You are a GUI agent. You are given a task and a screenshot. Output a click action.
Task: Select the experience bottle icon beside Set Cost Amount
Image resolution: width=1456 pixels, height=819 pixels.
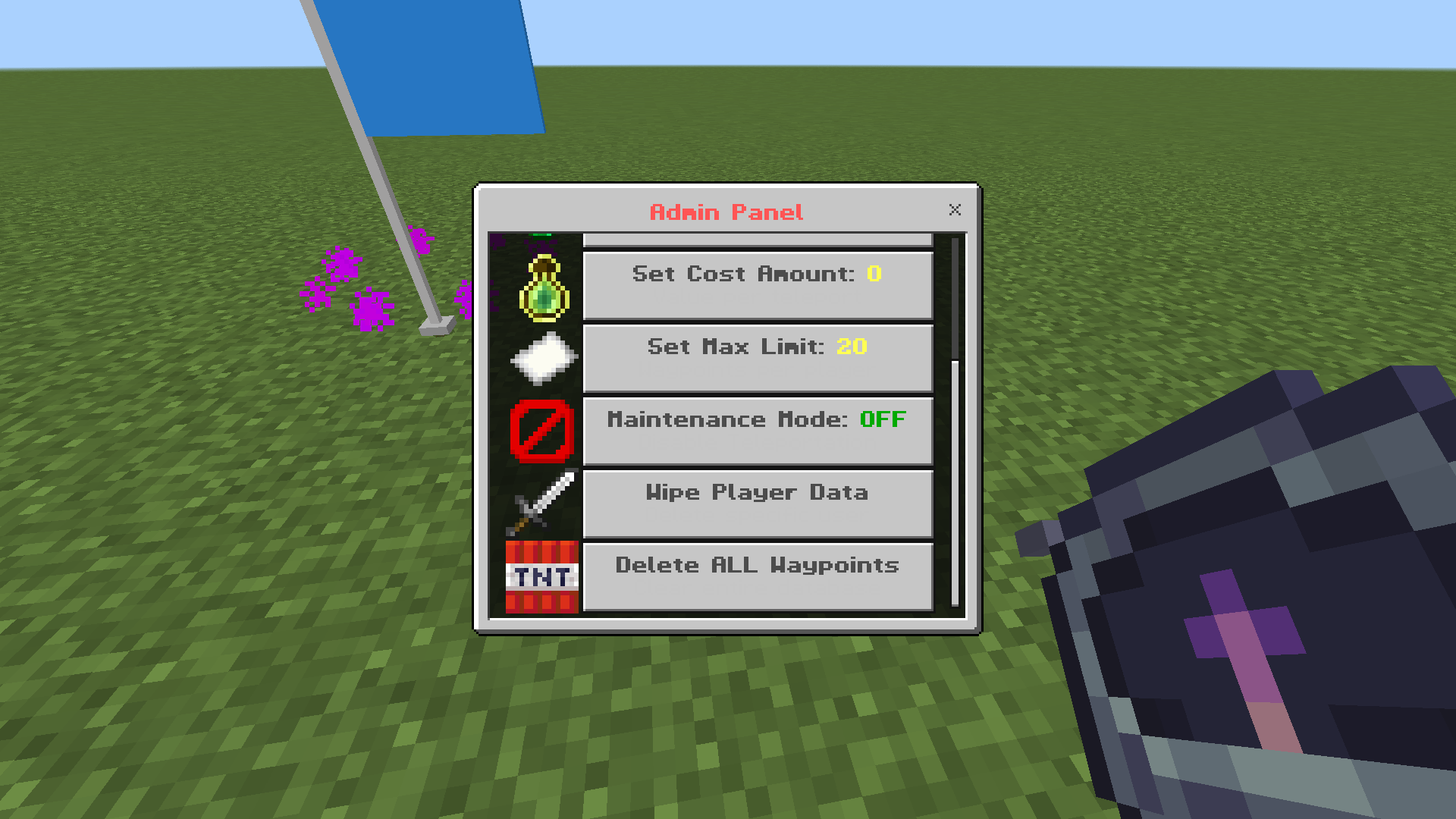[541, 285]
